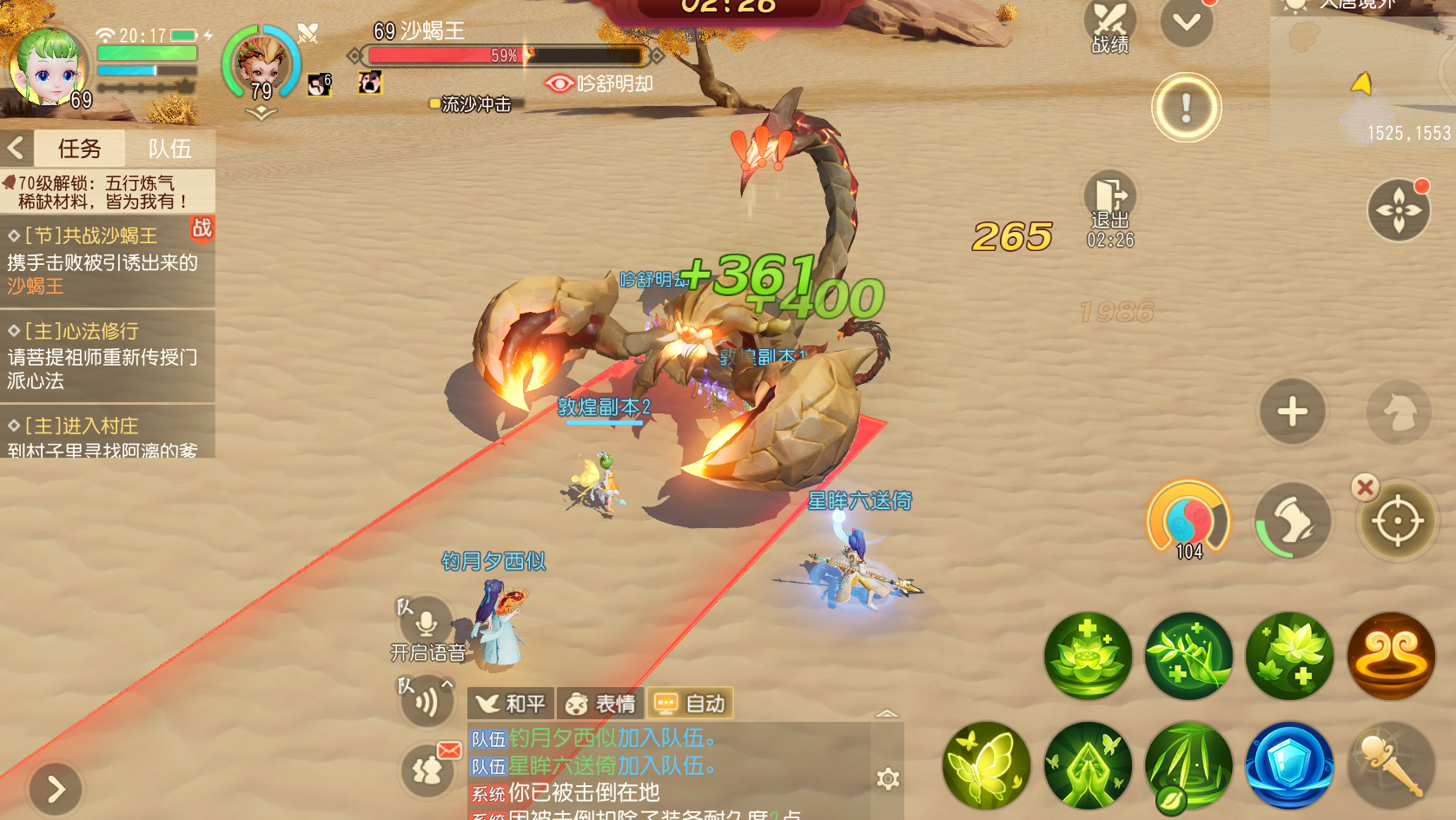The height and width of the screenshot is (820, 1456).
Task: Select the 任务 quest tab
Action: point(79,149)
